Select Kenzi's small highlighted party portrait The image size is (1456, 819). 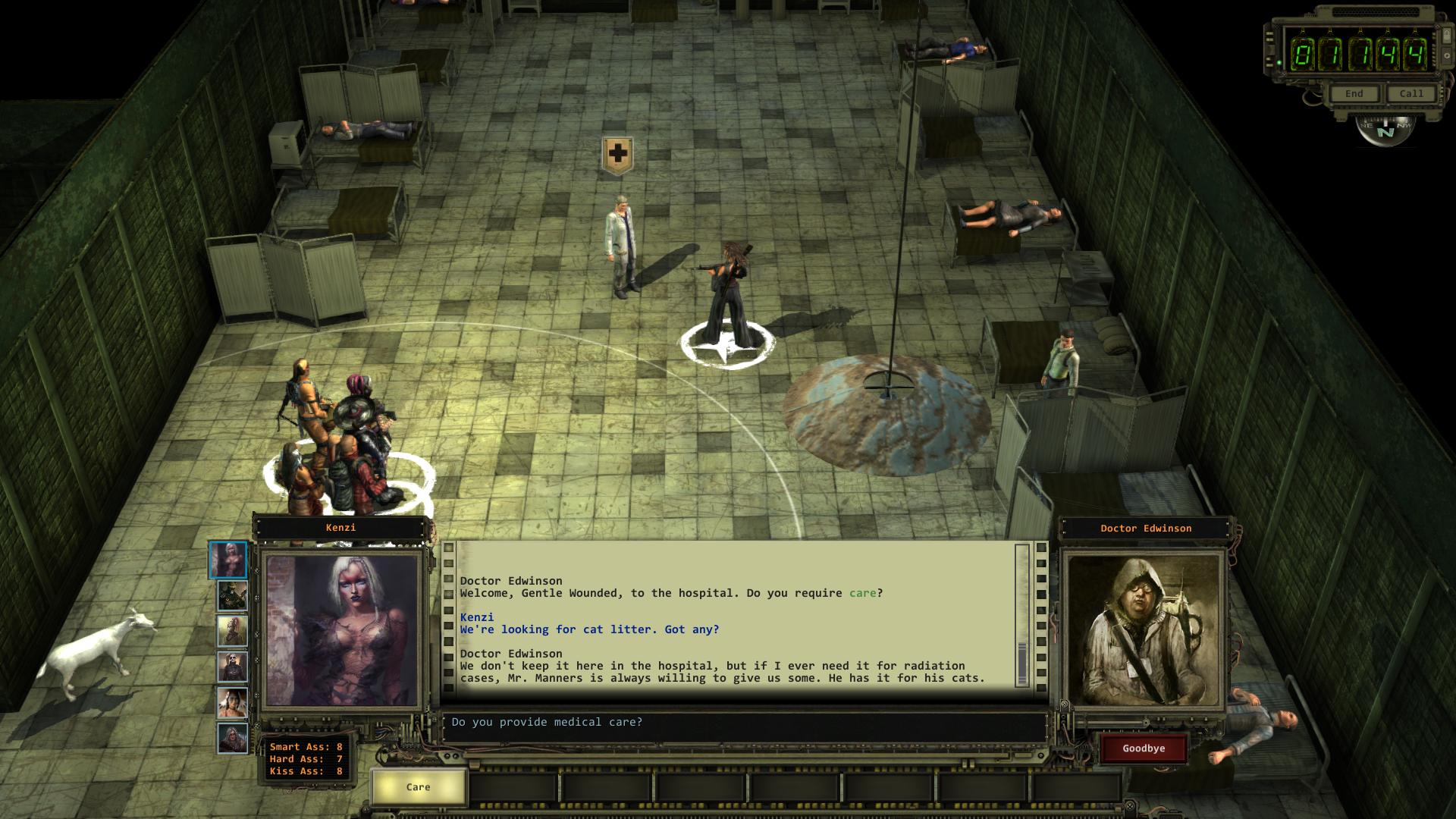228,560
